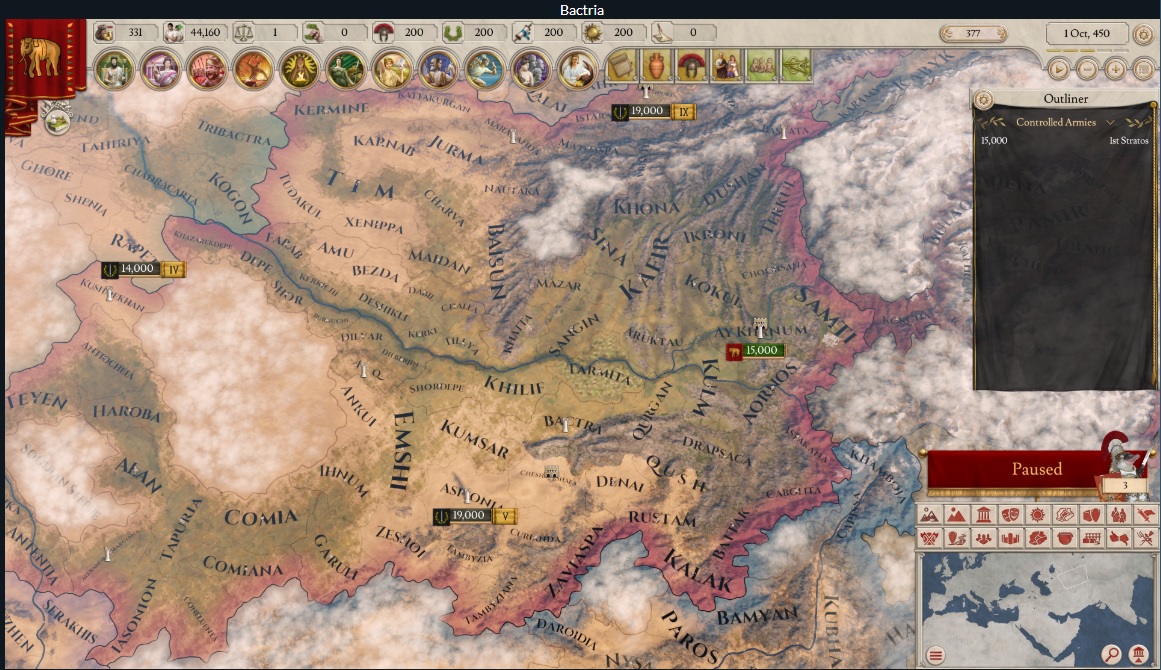Decrease game speed with the minus button
Image resolution: width=1161 pixels, height=670 pixels.
point(1087,69)
